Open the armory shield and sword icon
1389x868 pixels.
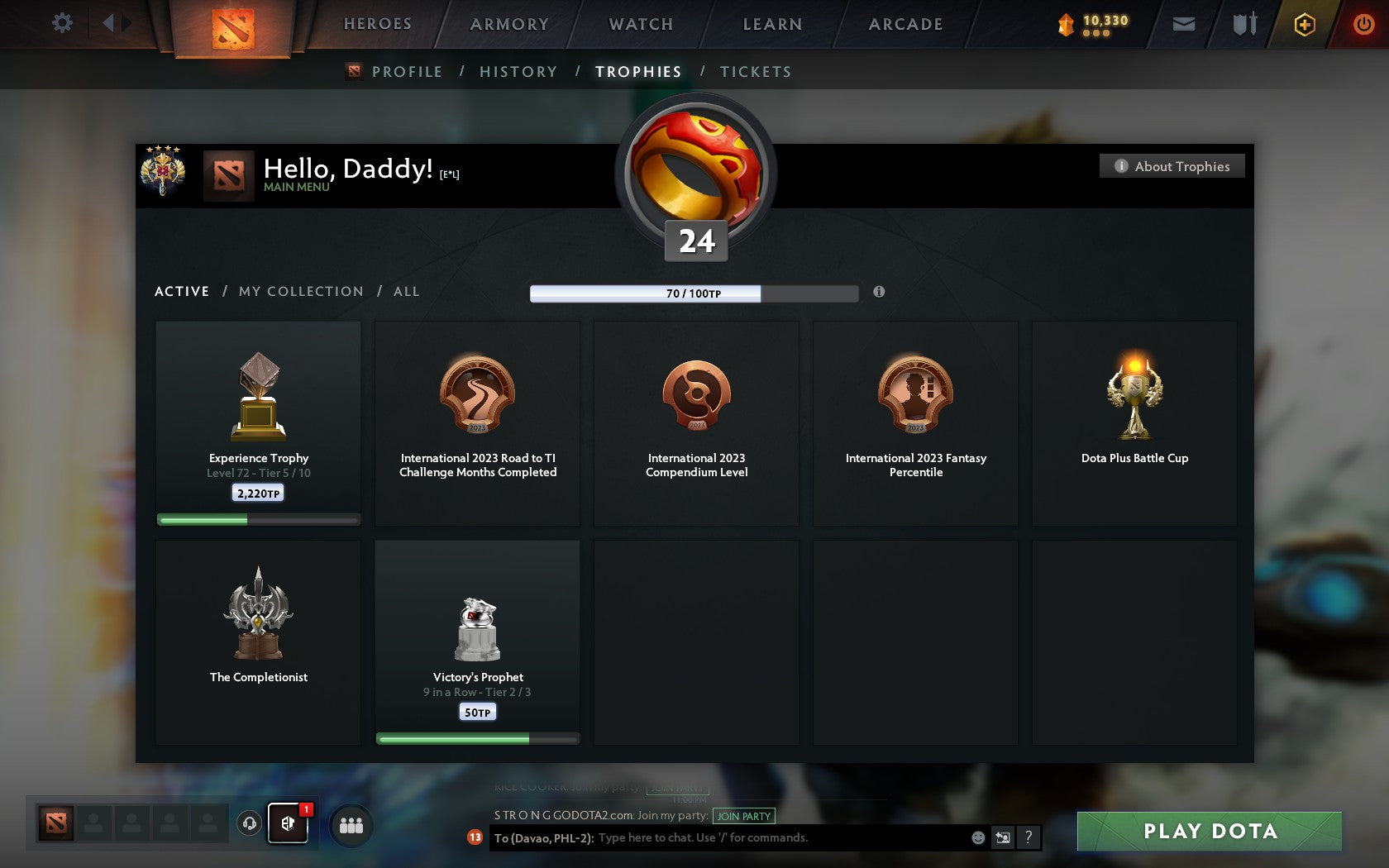coord(1243,24)
